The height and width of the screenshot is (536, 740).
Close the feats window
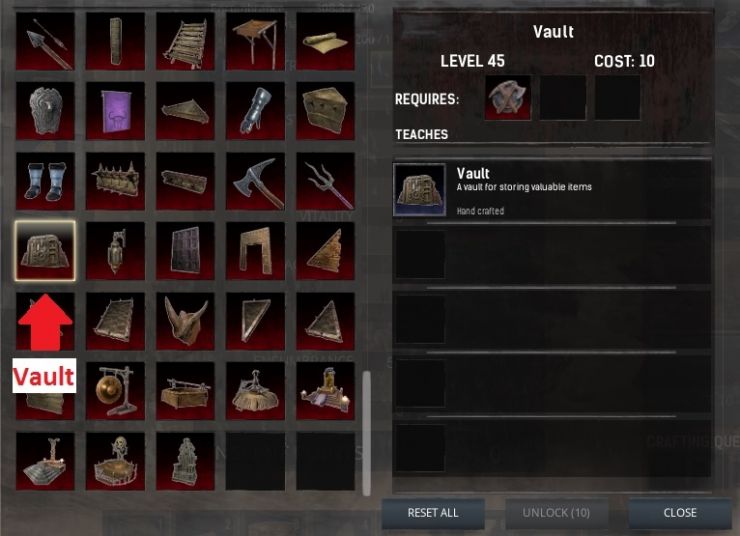coord(679,513)
